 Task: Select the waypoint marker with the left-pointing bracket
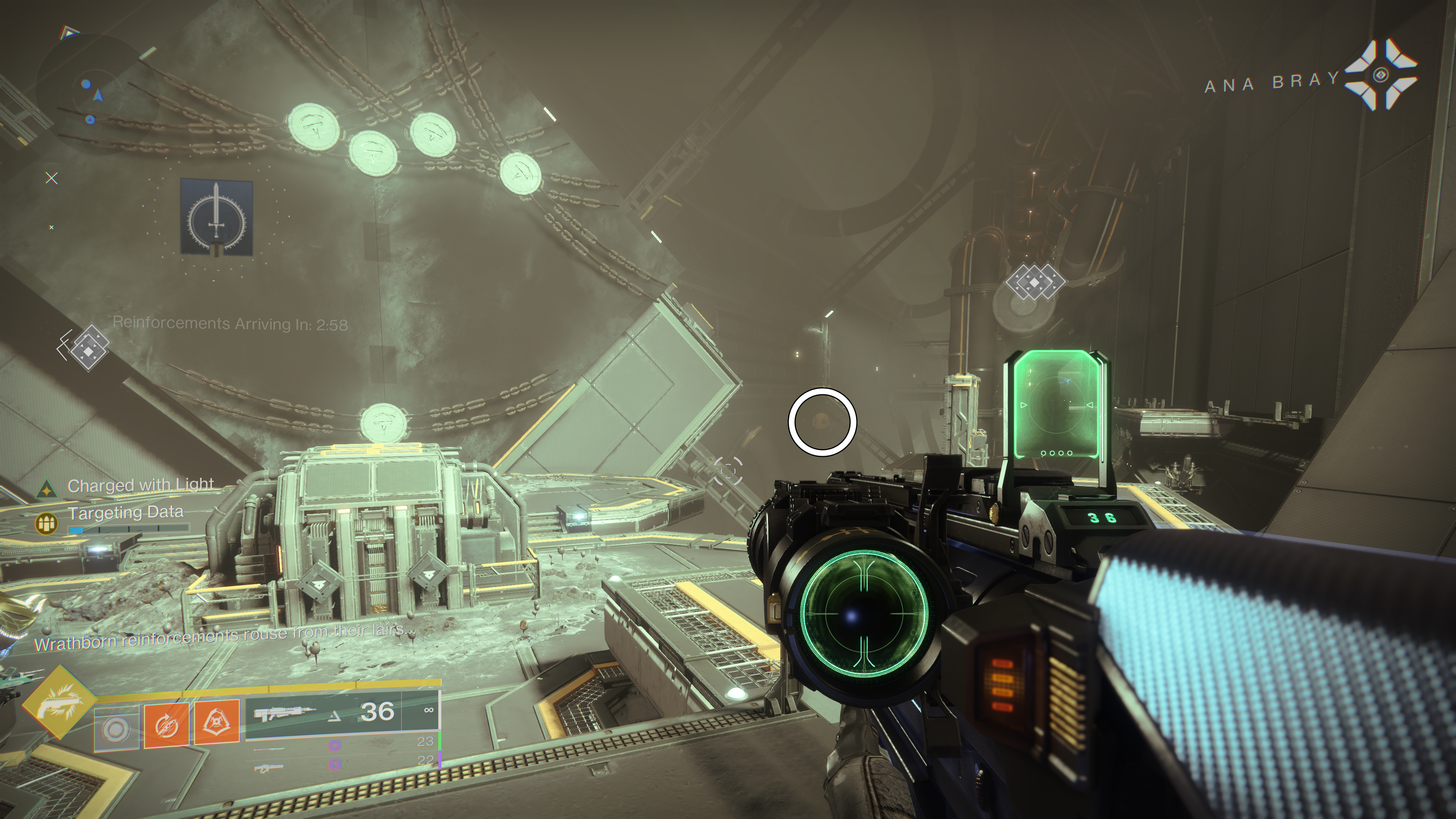[86, 347]
